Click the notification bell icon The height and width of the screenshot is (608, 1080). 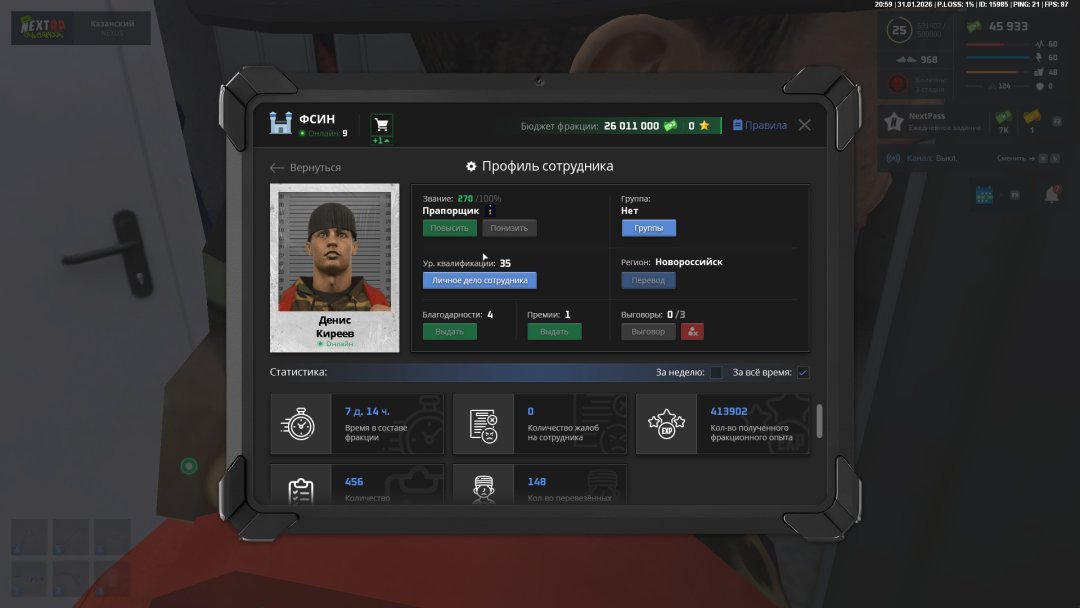(x=1051, y=195)
